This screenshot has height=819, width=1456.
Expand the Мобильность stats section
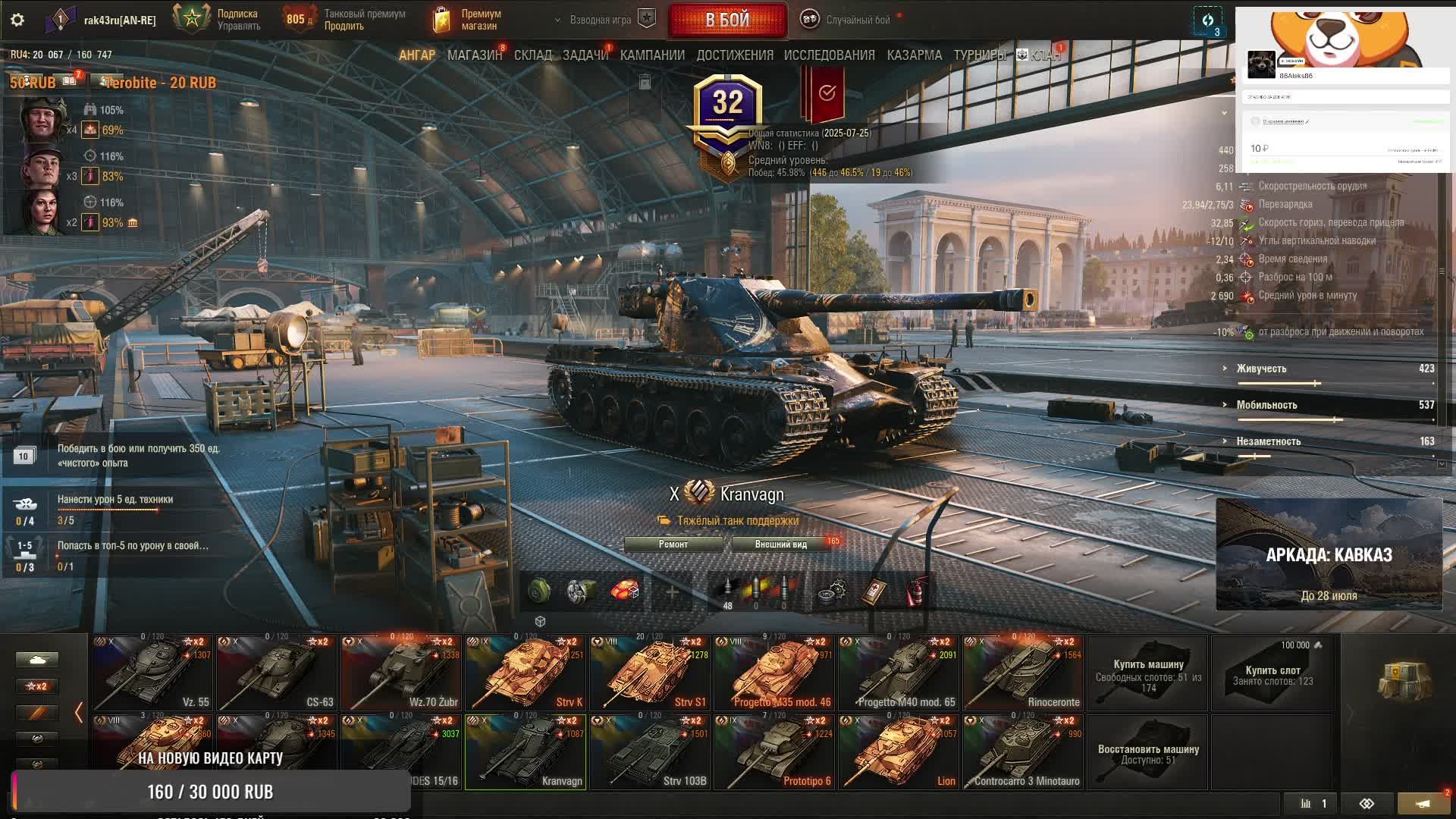tap(1266, 405)
